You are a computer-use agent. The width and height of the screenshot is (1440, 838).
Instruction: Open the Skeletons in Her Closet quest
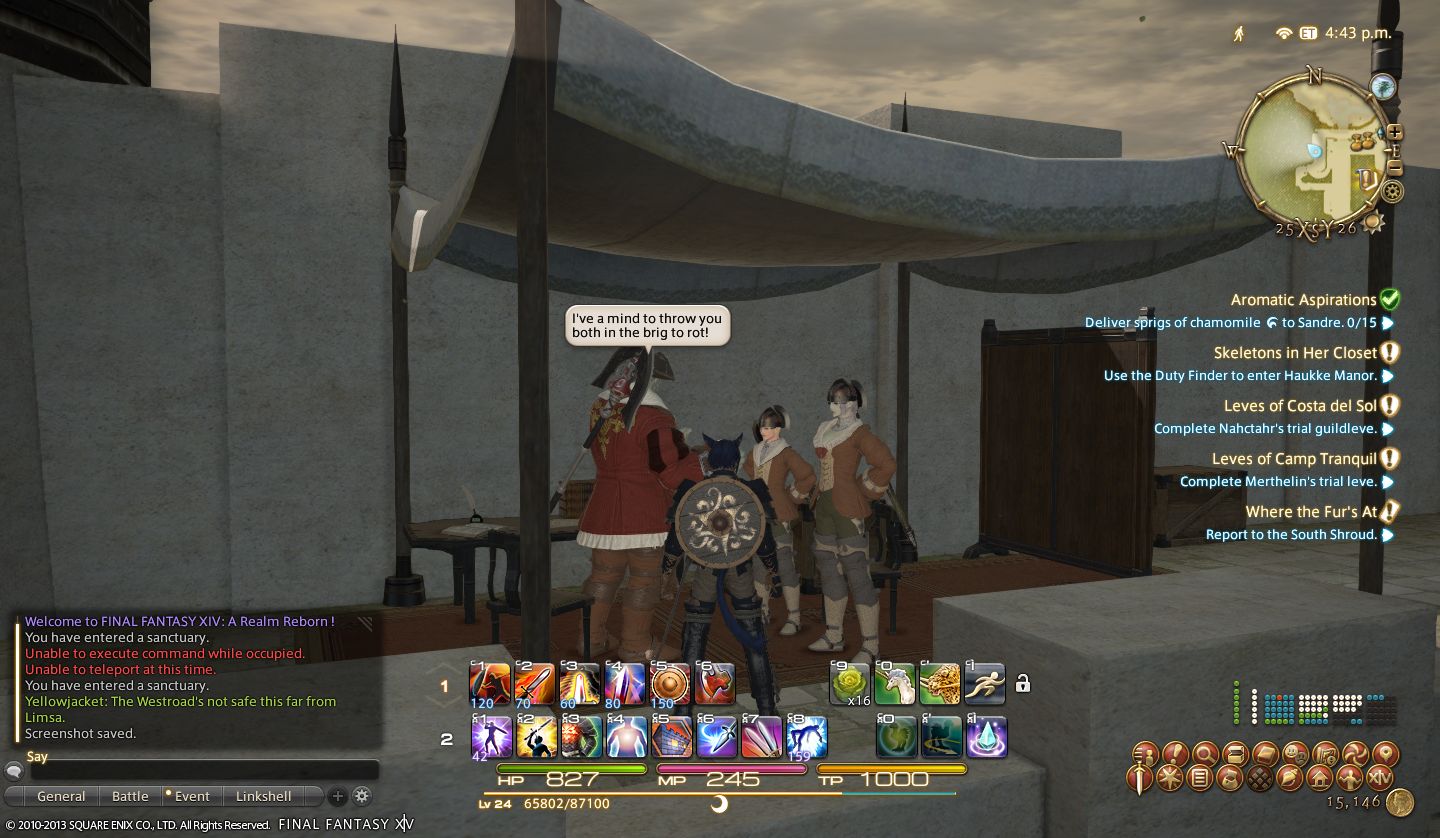(x=1295, y=353)
